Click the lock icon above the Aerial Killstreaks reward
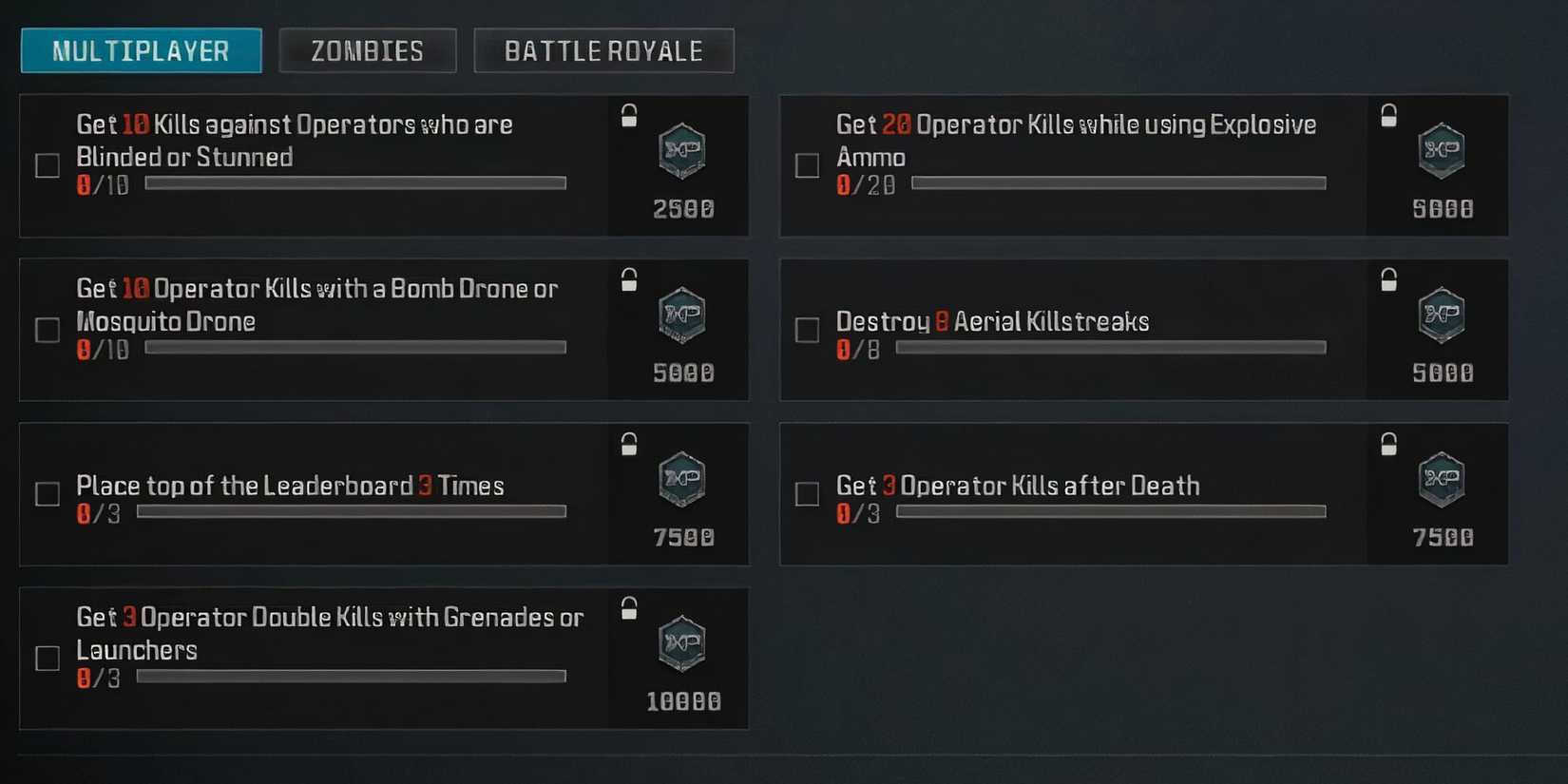 pyautogui.click(x=1389, y=278)
